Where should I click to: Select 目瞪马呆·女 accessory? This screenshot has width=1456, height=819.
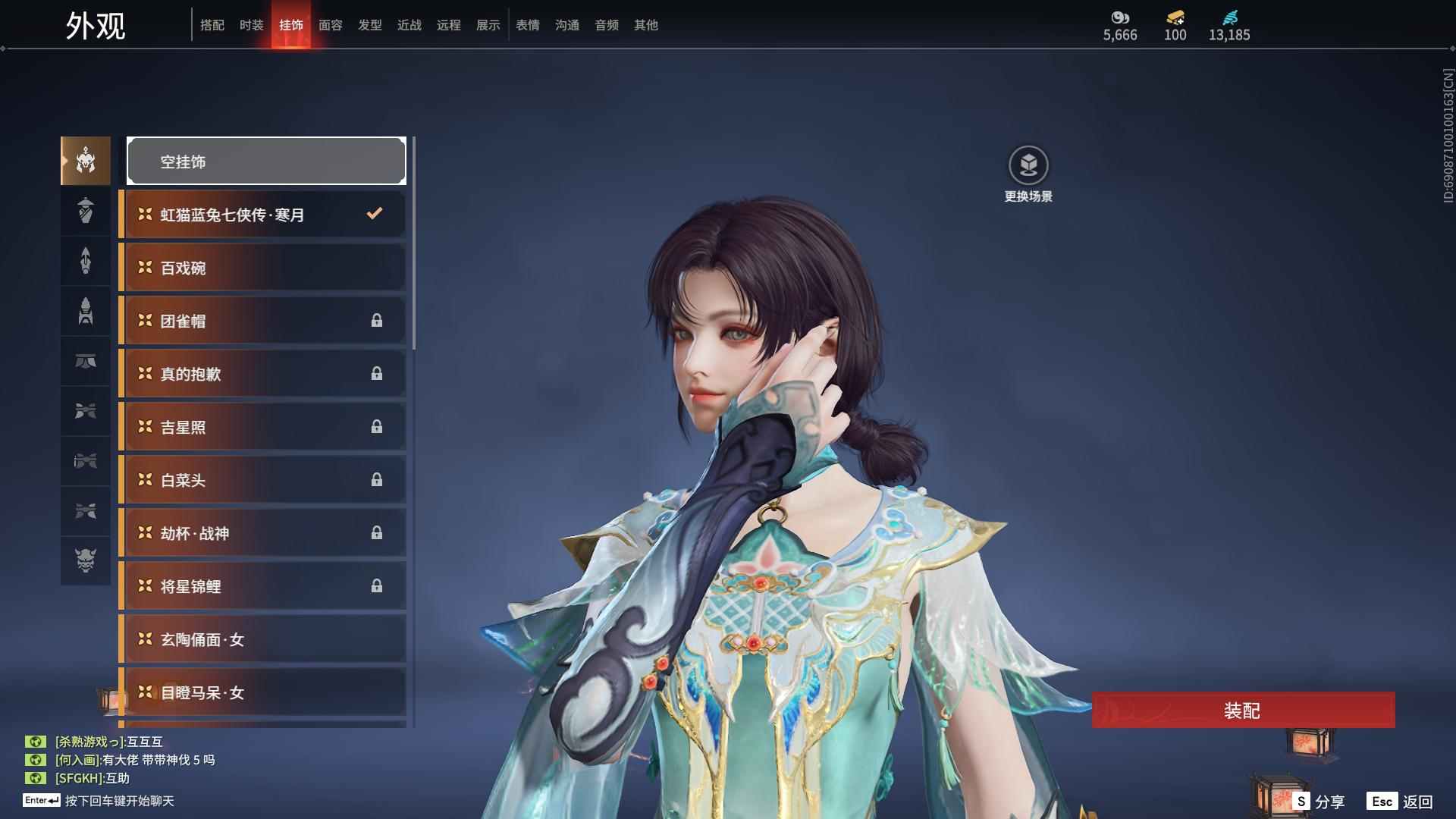(x=263, y=692)
